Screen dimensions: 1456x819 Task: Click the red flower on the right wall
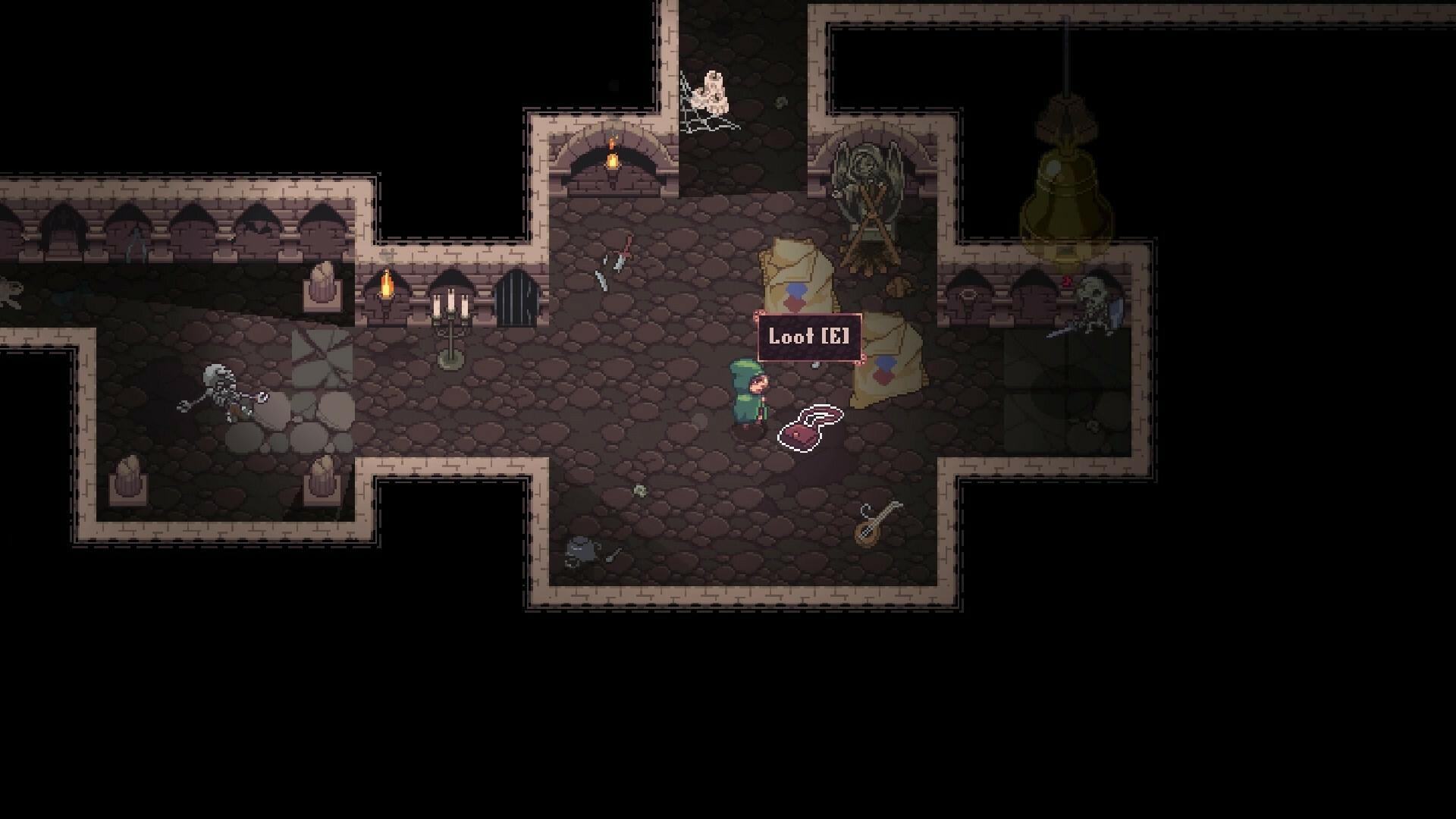[x=1066, y=281]
